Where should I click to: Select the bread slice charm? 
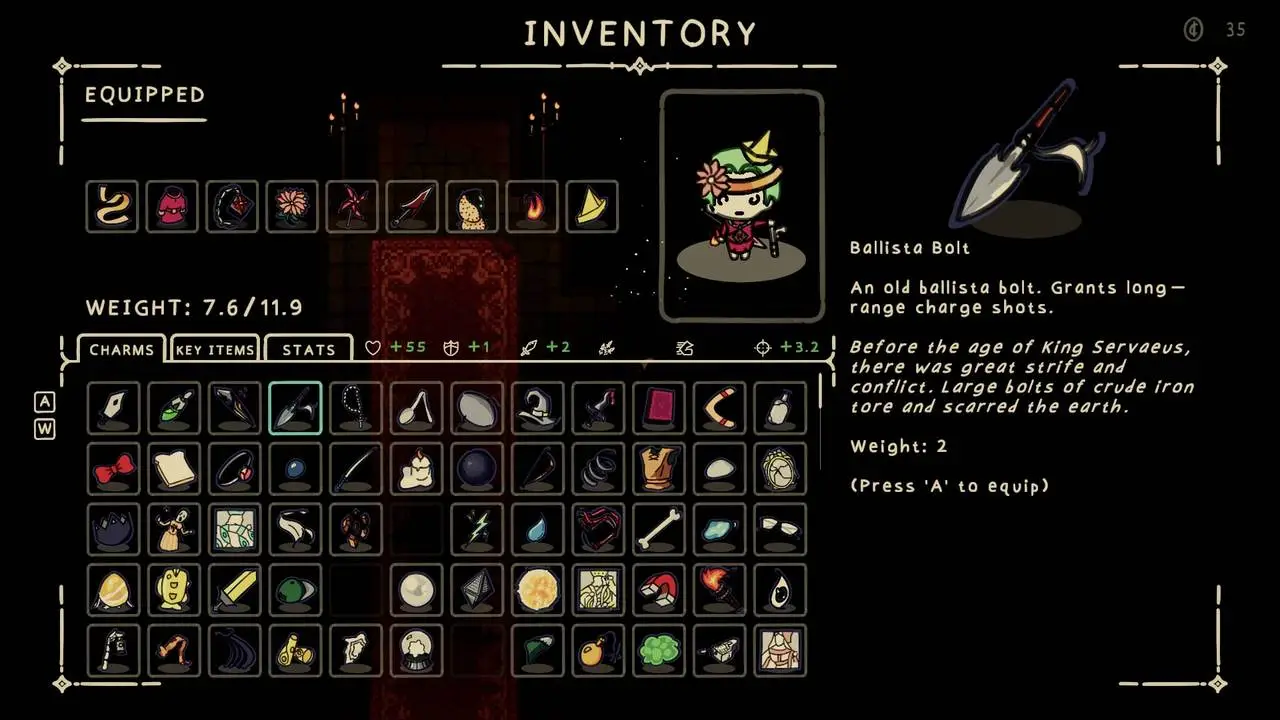(x=173, y=470)
